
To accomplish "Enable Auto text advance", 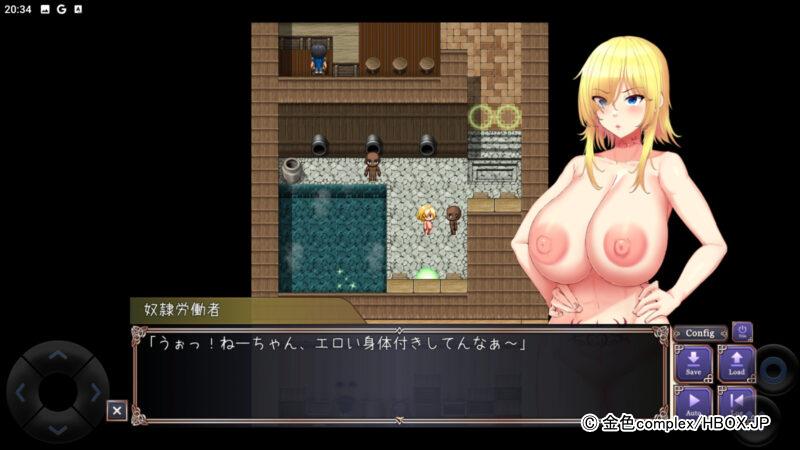I will tap(693, 403).
